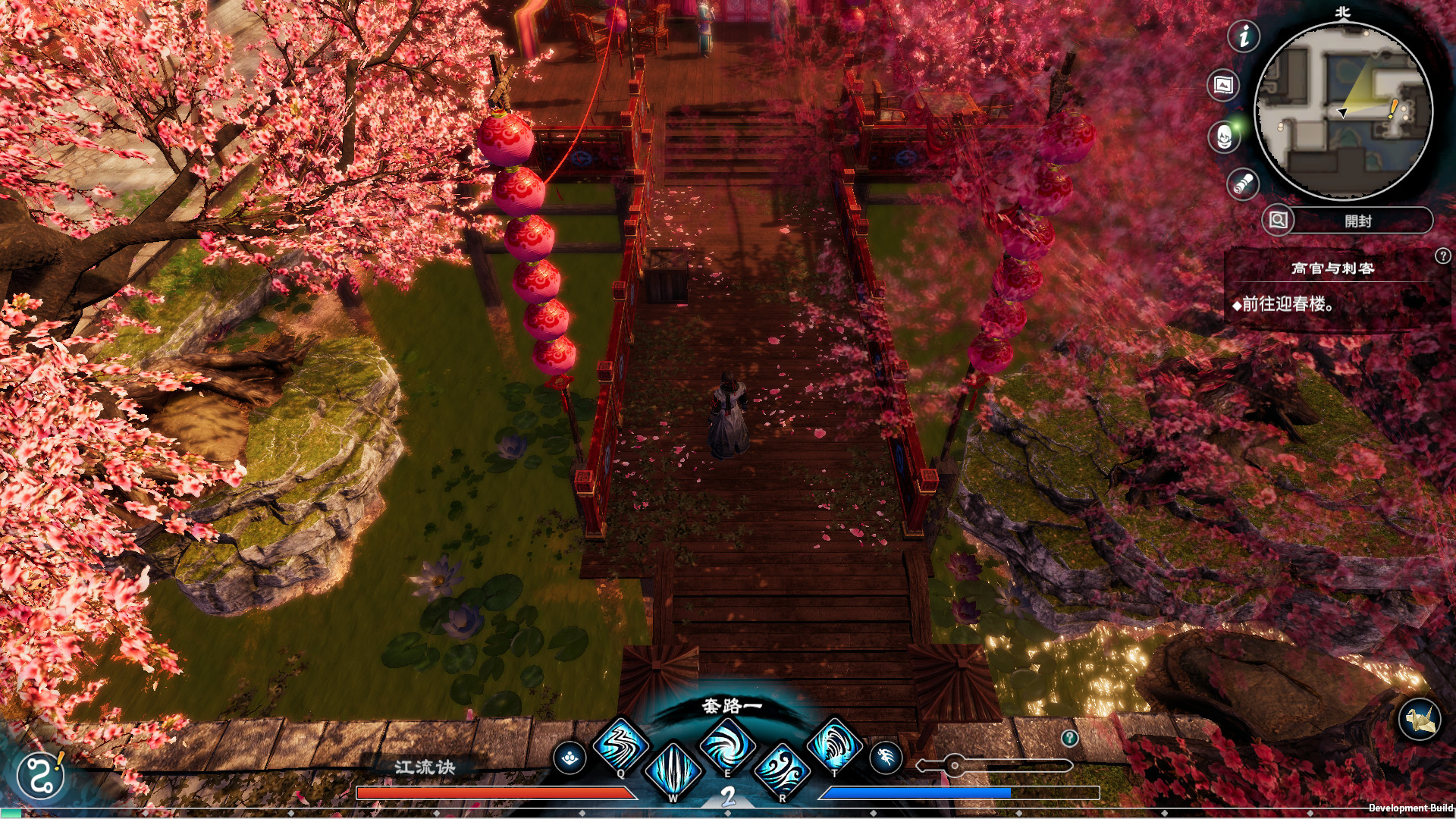Open the character portrait icon
Screen dimensions: 1456x819
click(1223, 137)
